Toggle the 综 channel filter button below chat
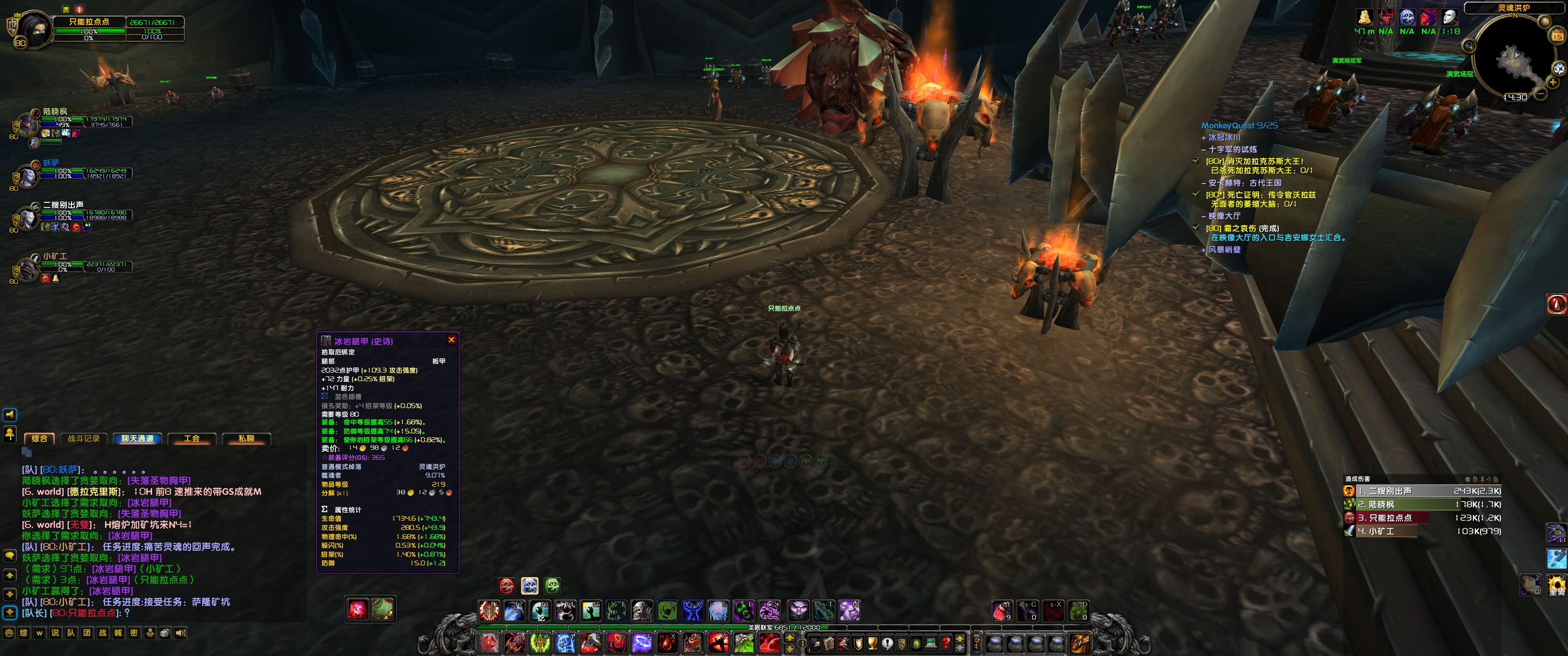This screenshot has width=1568, height=656. 24,633
